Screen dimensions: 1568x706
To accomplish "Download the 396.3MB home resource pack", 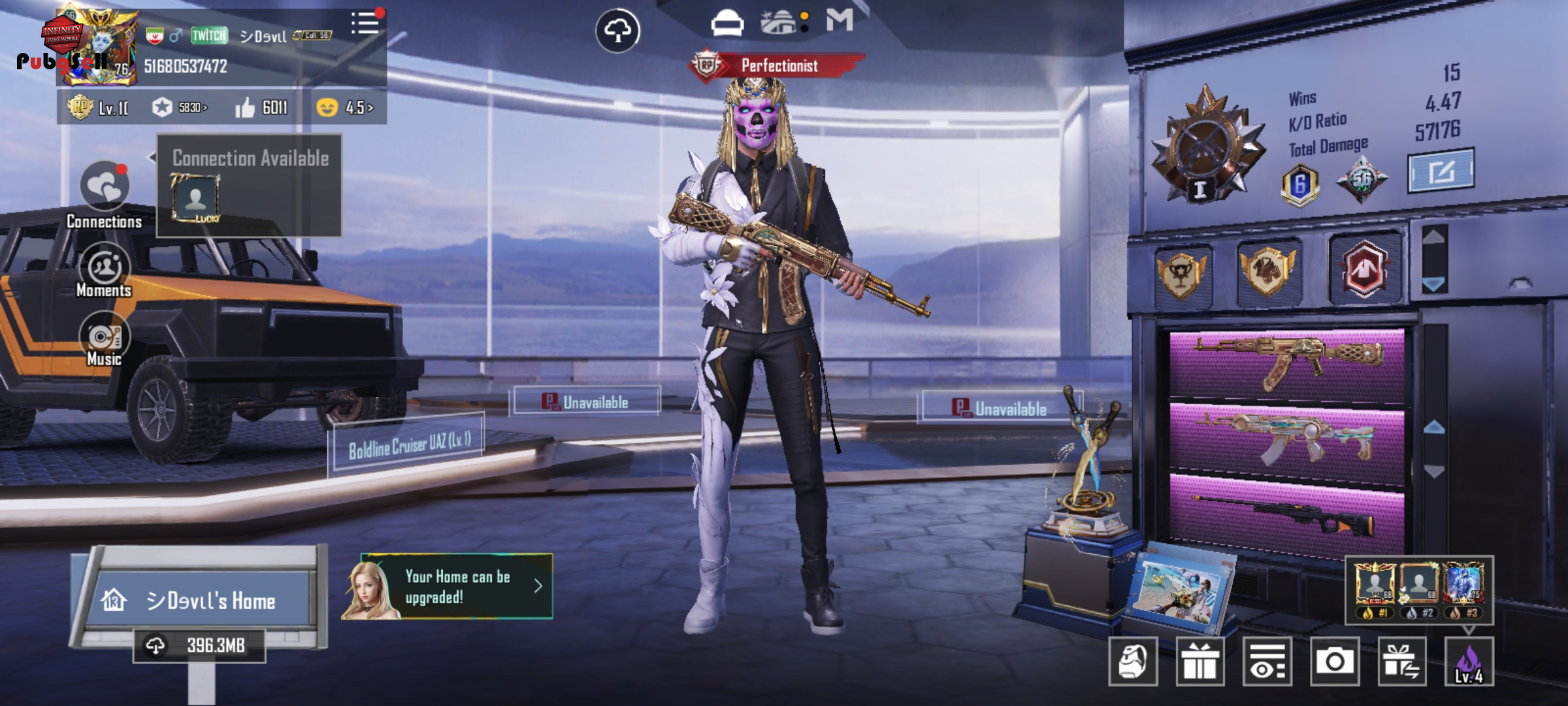I will (x=199, y=646).
